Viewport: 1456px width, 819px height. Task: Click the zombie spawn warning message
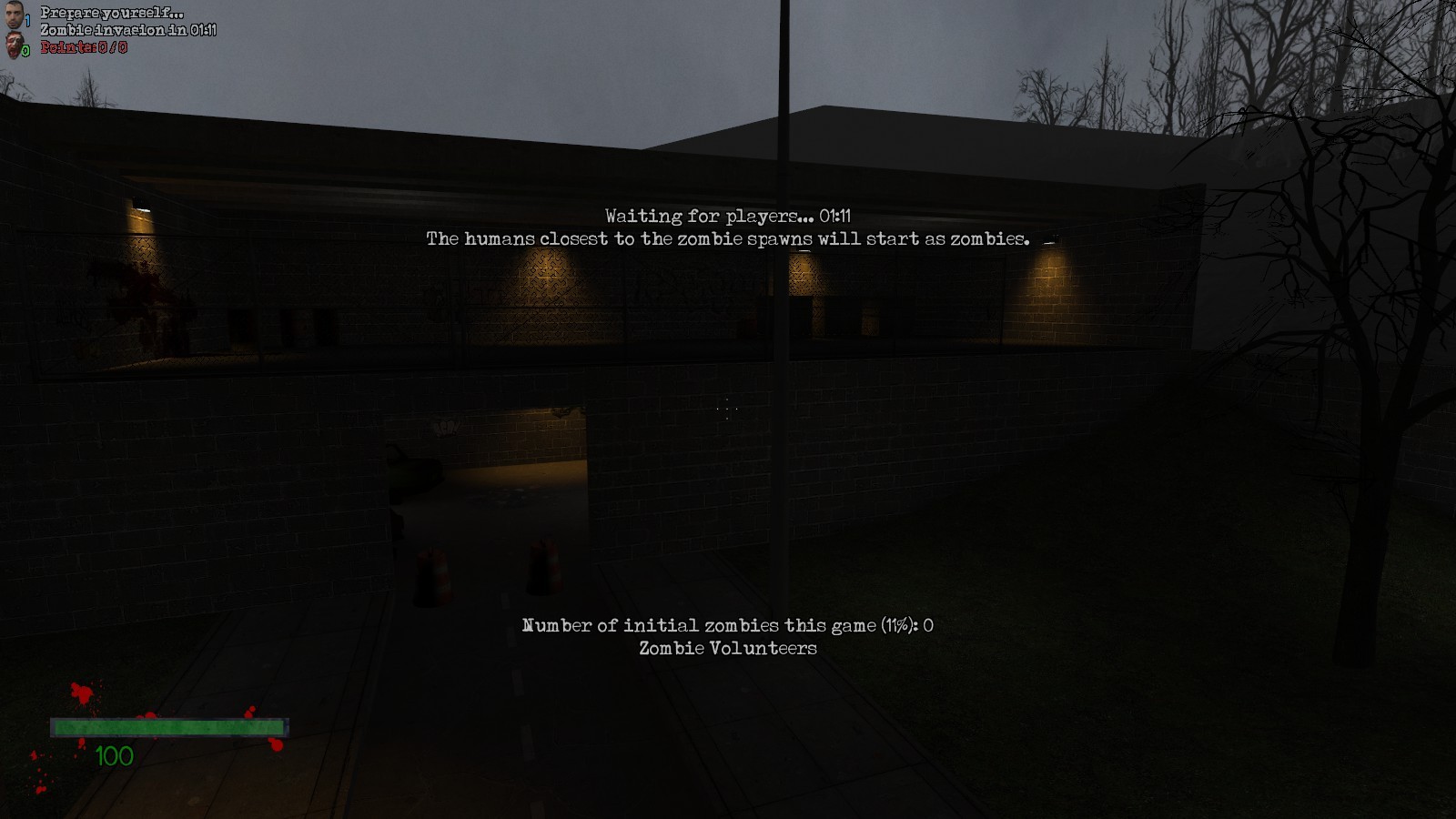point(727,239)
